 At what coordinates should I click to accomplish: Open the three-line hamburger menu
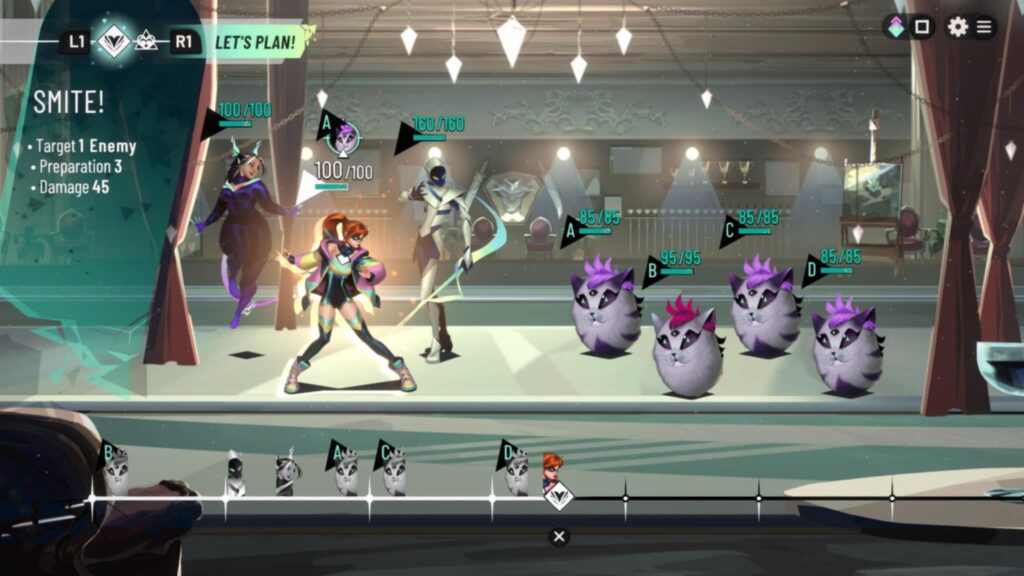pyautogui.click(x=985, y=27)
